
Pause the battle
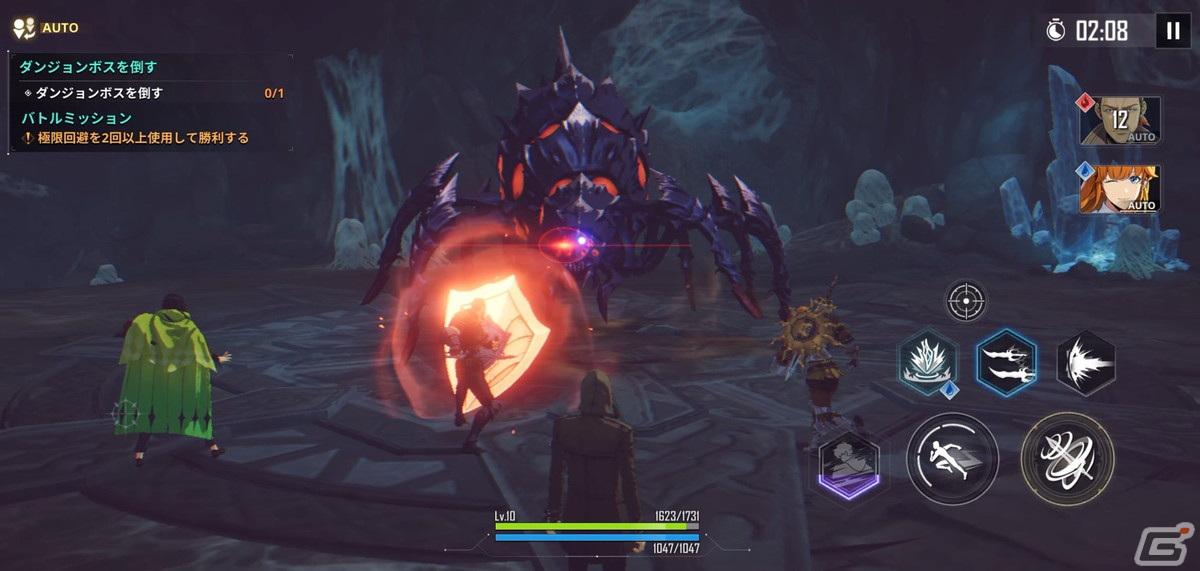coord(1172,31)
